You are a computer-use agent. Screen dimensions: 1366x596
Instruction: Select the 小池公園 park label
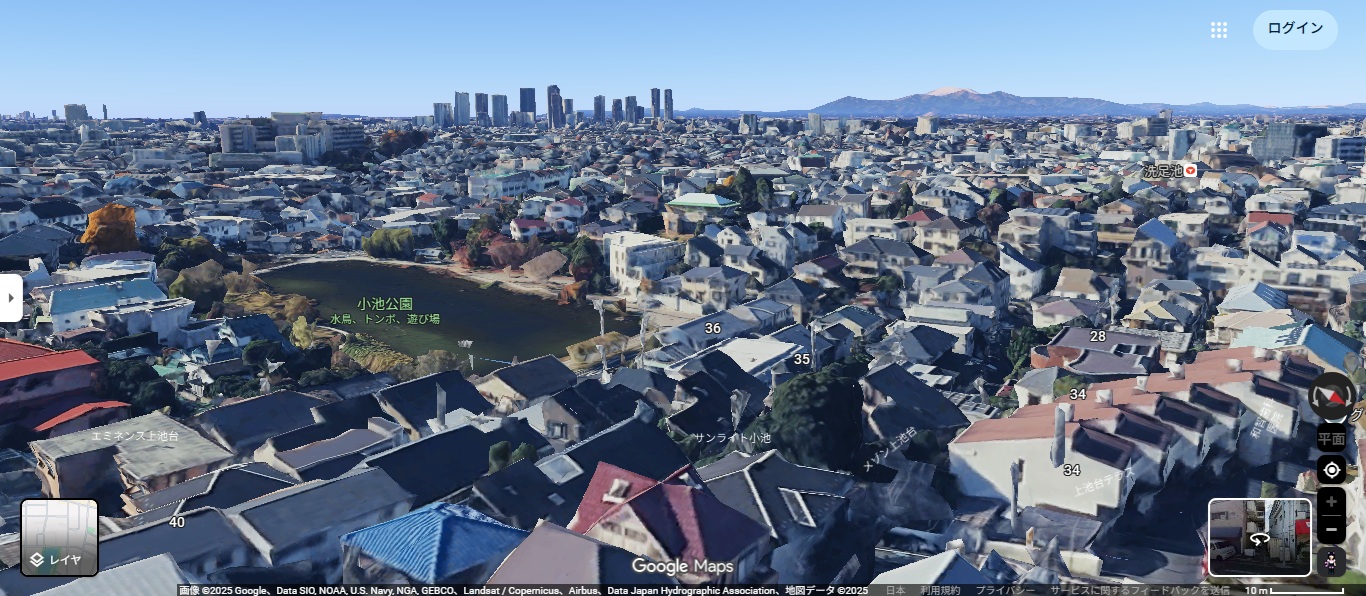(385, 303)
